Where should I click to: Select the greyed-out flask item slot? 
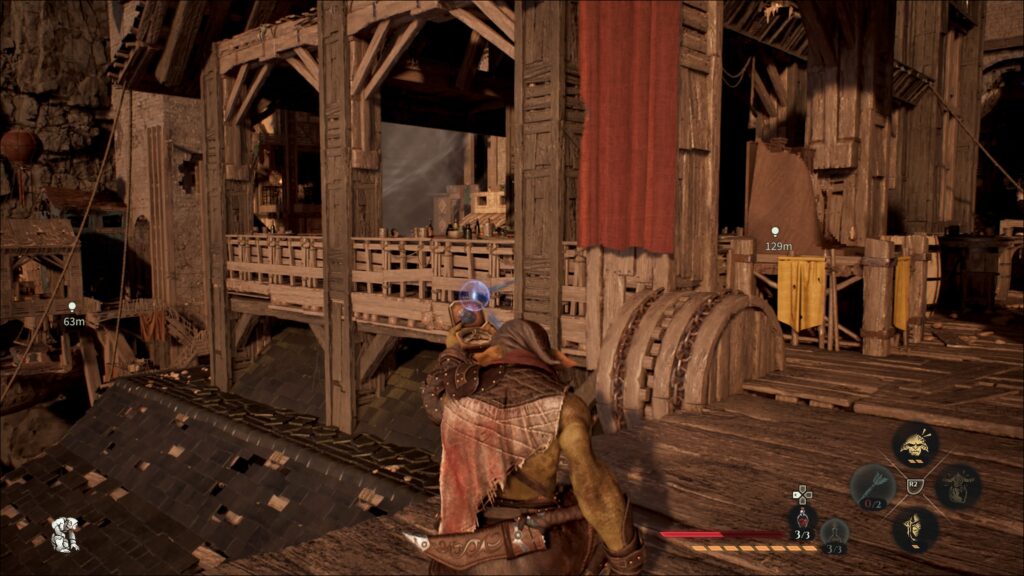(834, 532)
